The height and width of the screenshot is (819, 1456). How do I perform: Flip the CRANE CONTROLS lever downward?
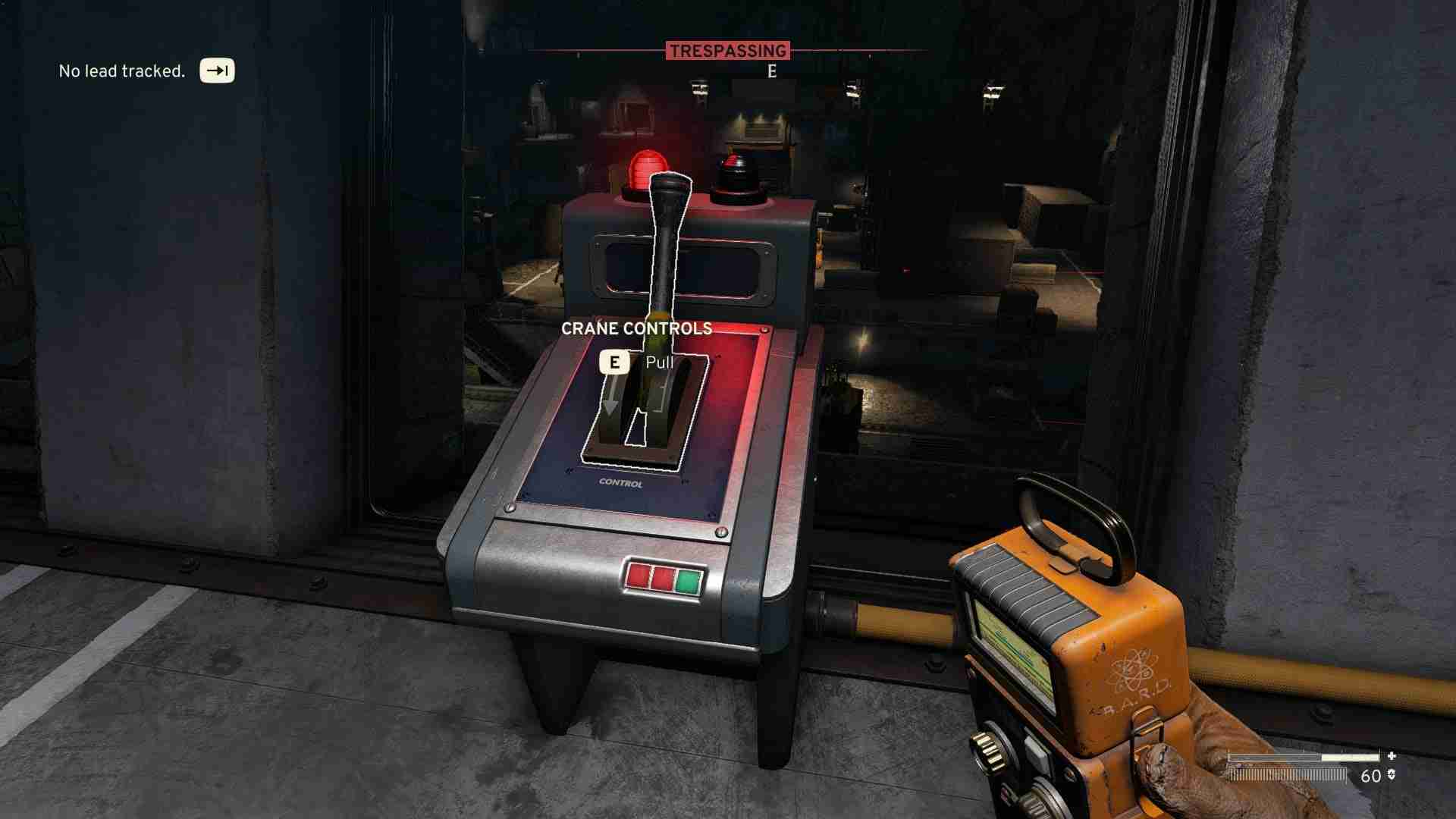[x=664, y=303]
